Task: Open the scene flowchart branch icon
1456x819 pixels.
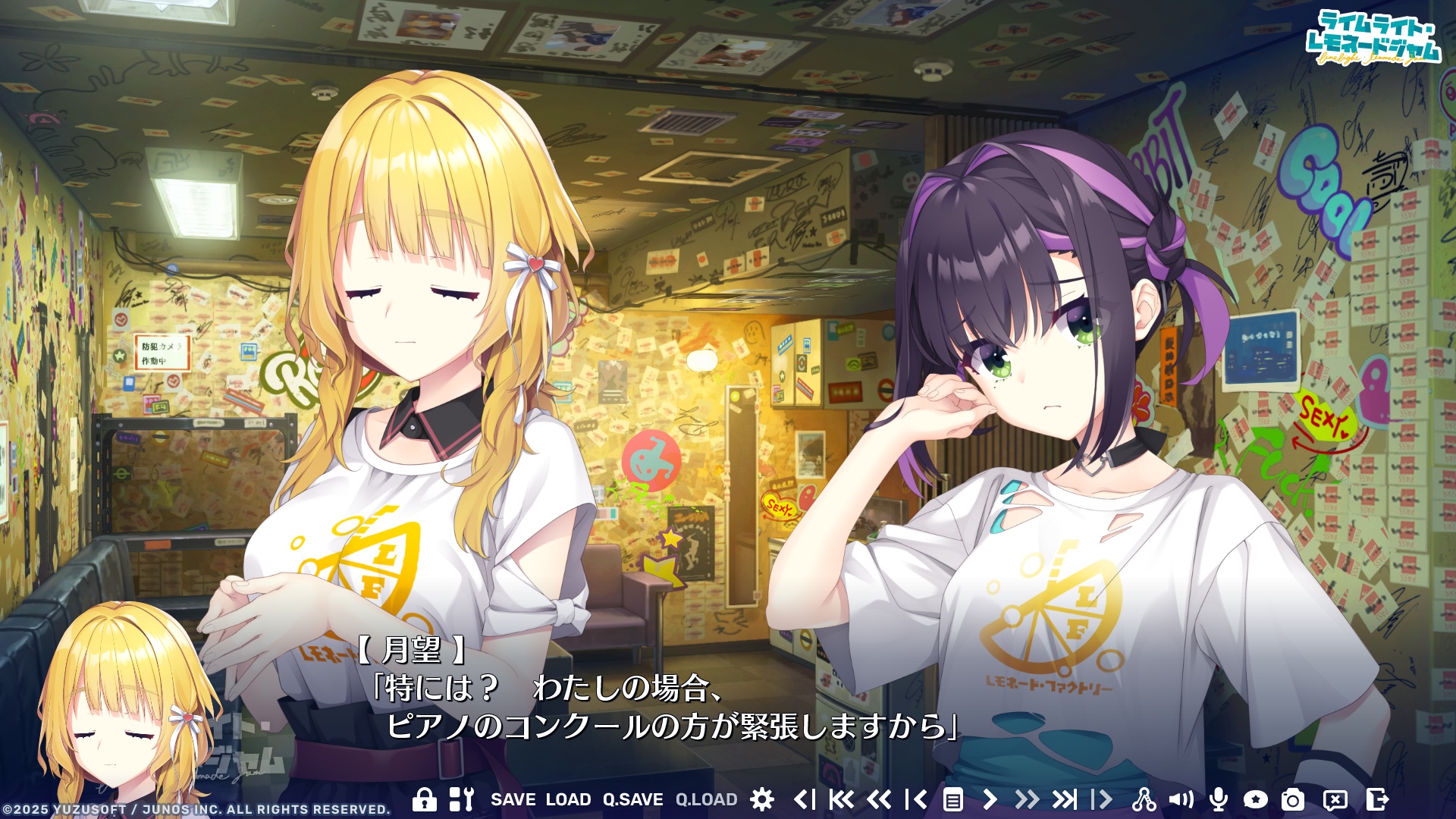Action: tap(1146, 798)
